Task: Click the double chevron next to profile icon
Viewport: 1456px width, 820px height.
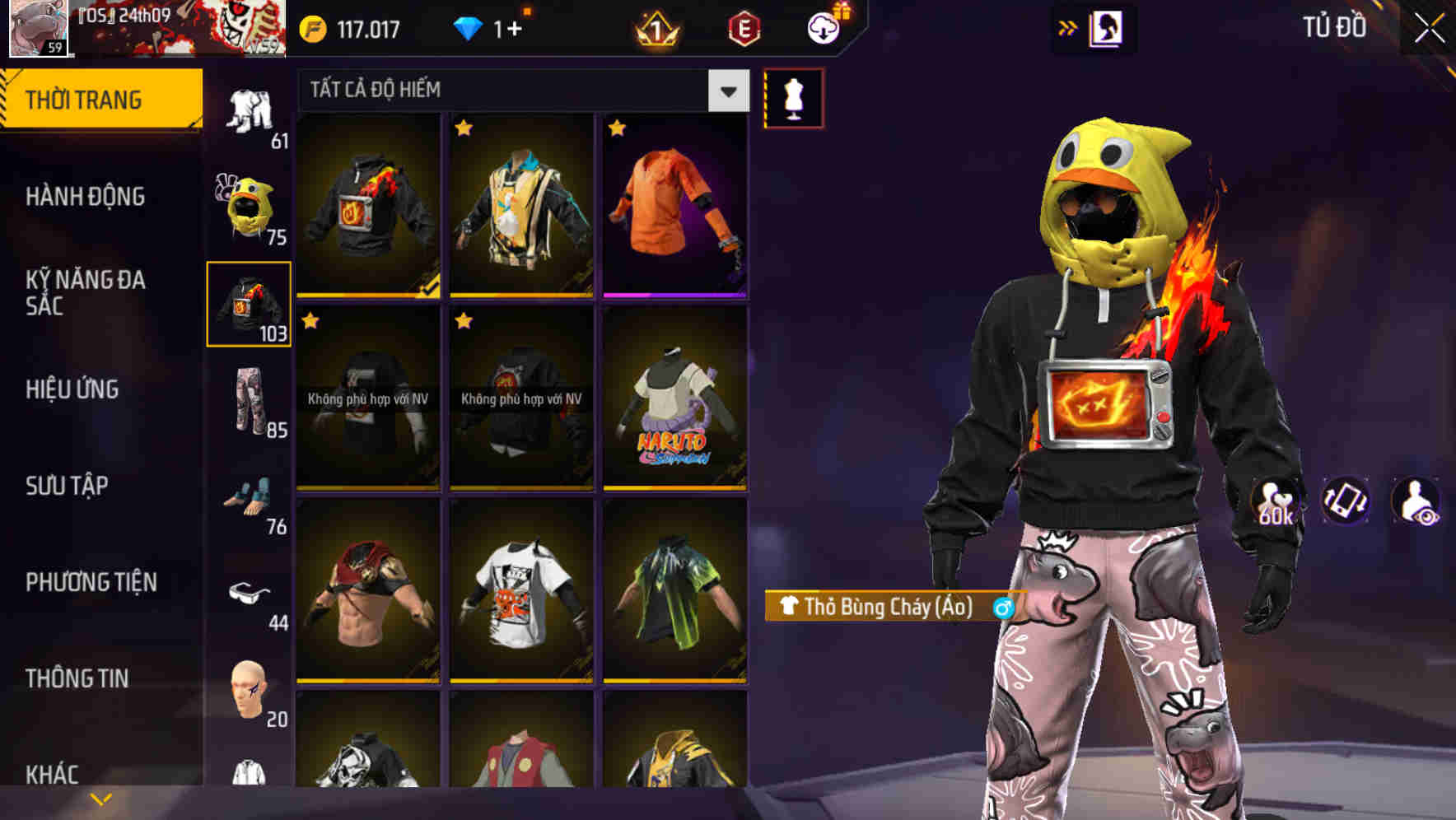Action: pos(1068,27)
